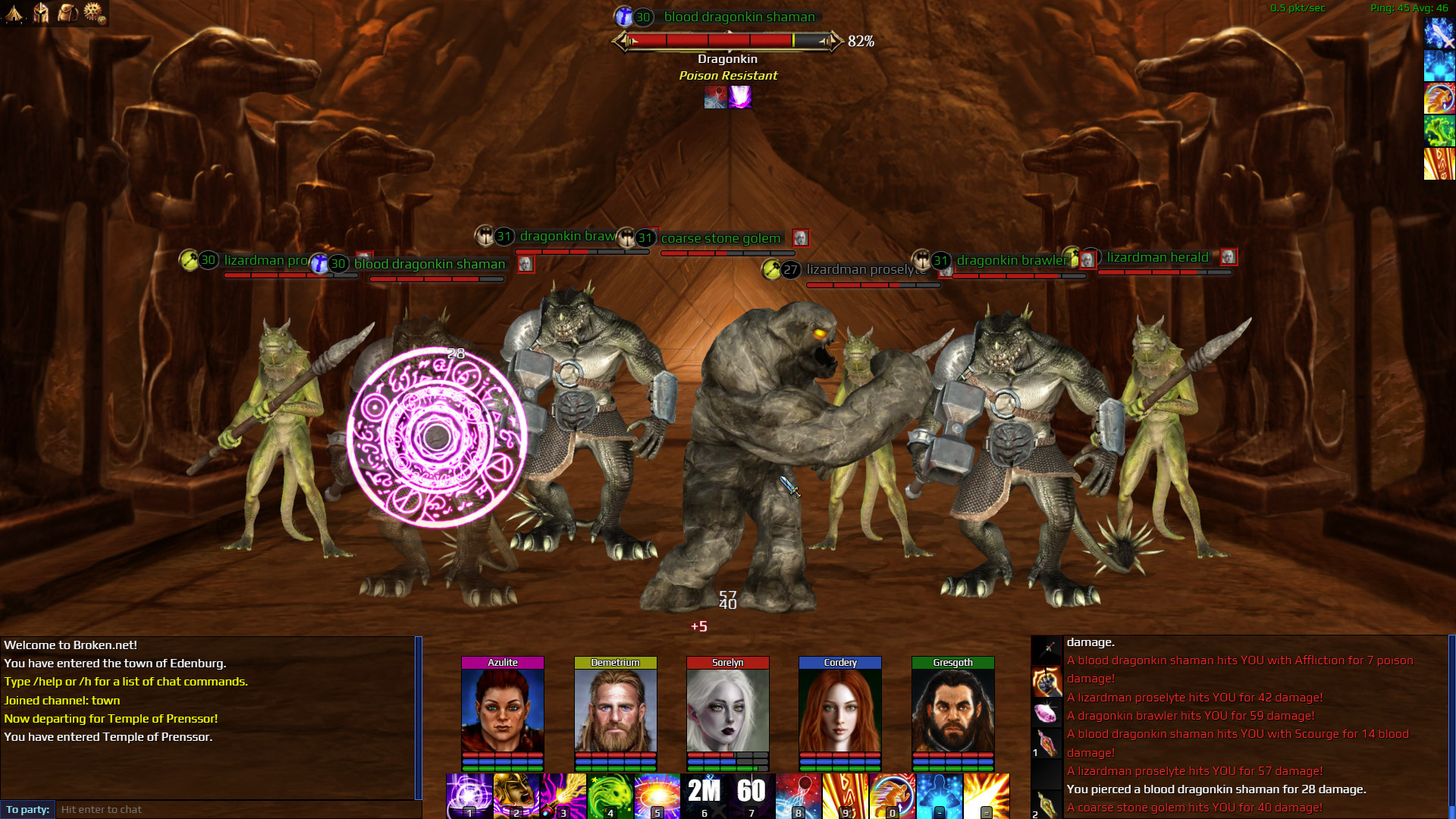1456x819 pixels.
Task: Select Azulite's party portrait
Action: point(502,709)
